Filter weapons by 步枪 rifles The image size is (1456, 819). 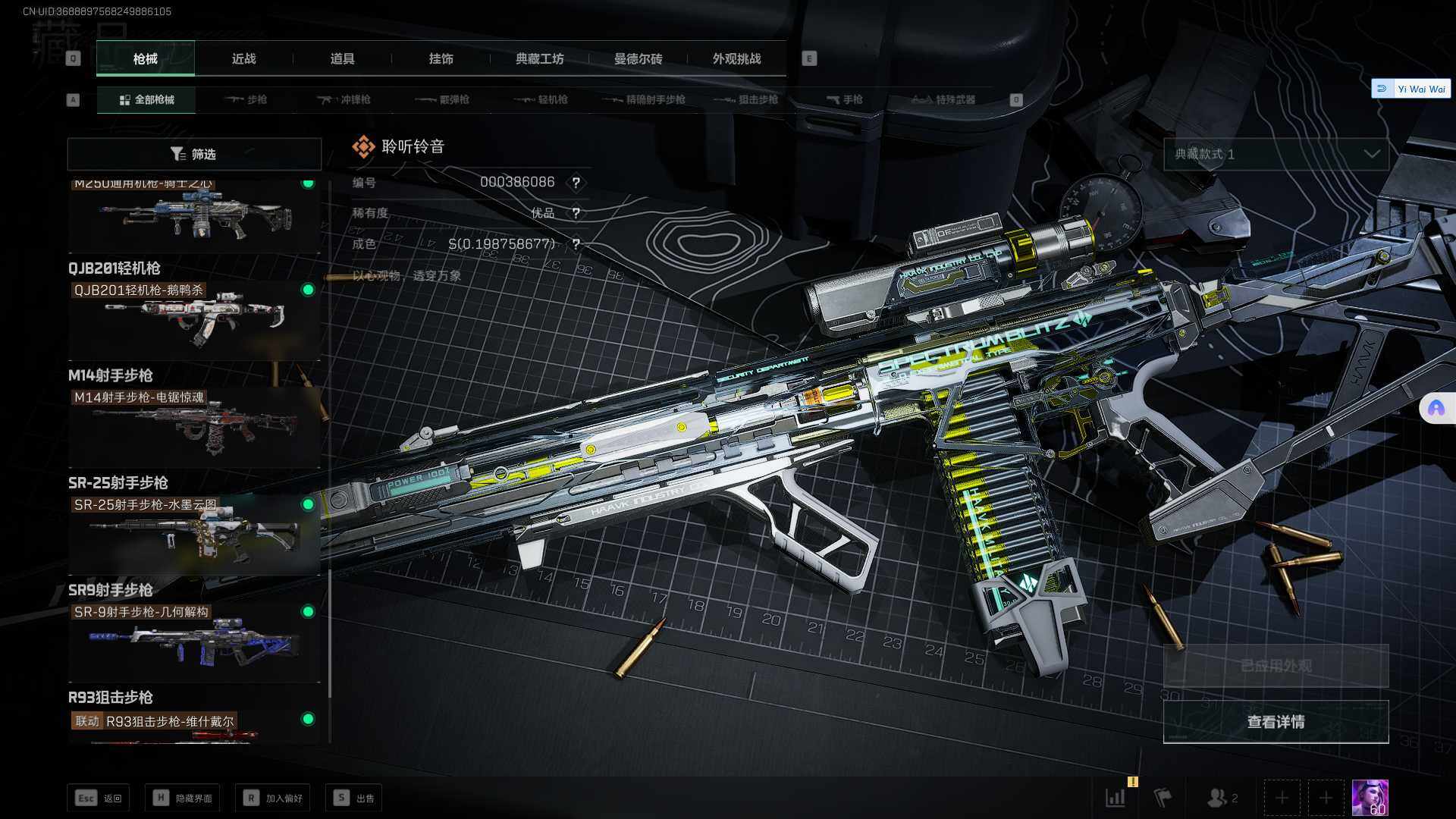[x=246, y=99]
